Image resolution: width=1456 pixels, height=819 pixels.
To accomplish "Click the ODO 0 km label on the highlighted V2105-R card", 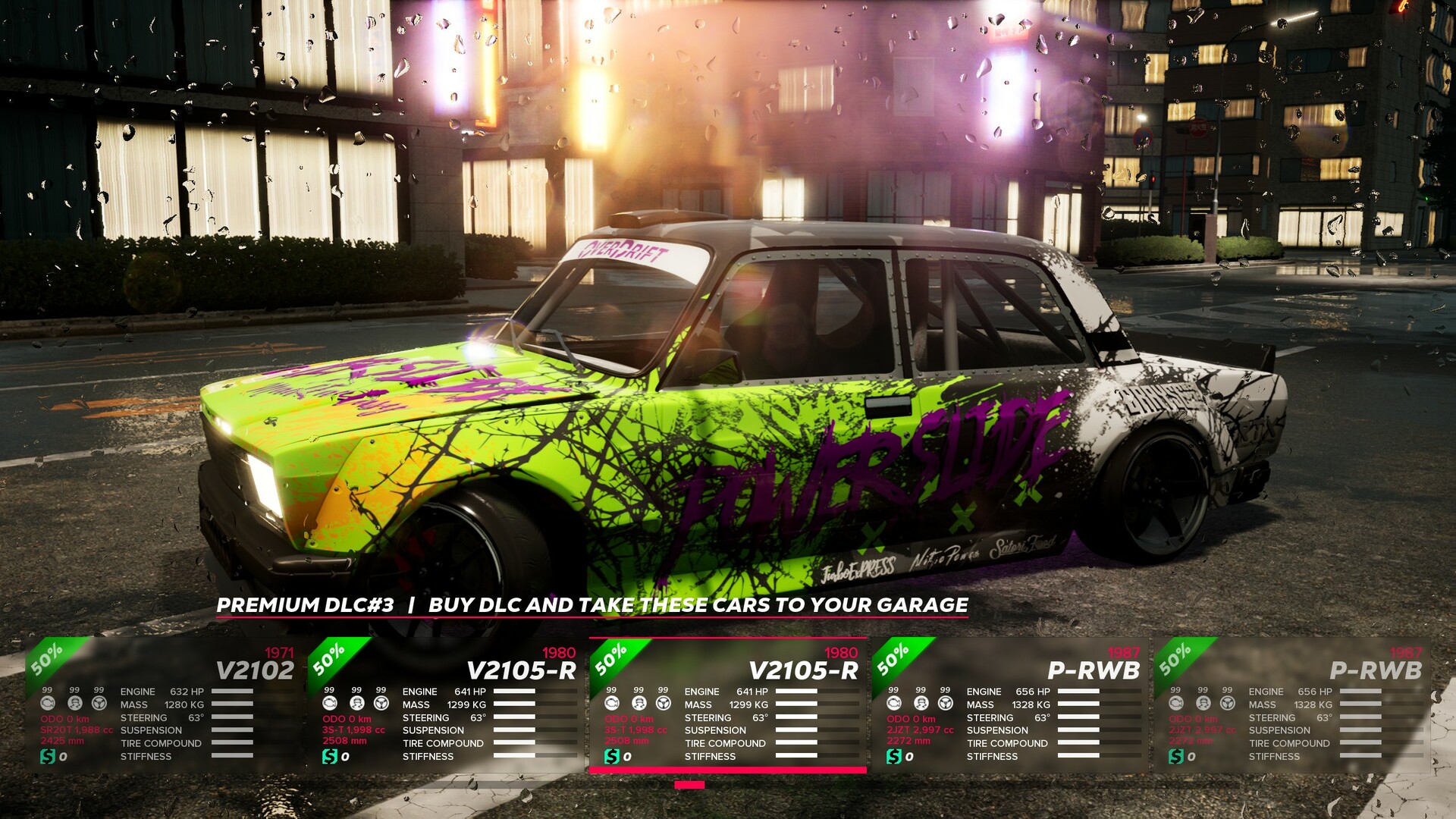I will tap(629, 719).
